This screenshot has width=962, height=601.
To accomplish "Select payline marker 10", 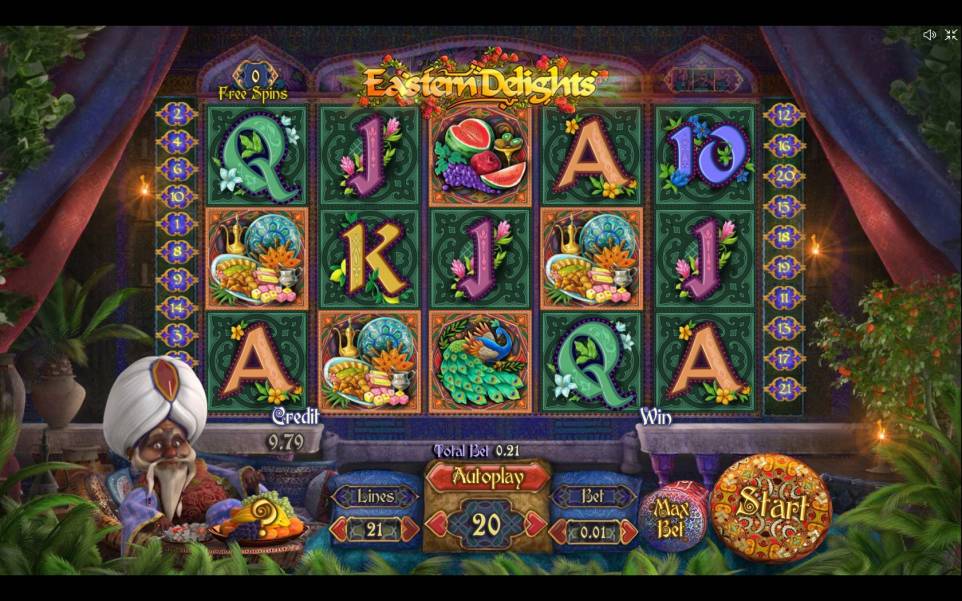I will [177, 196].
